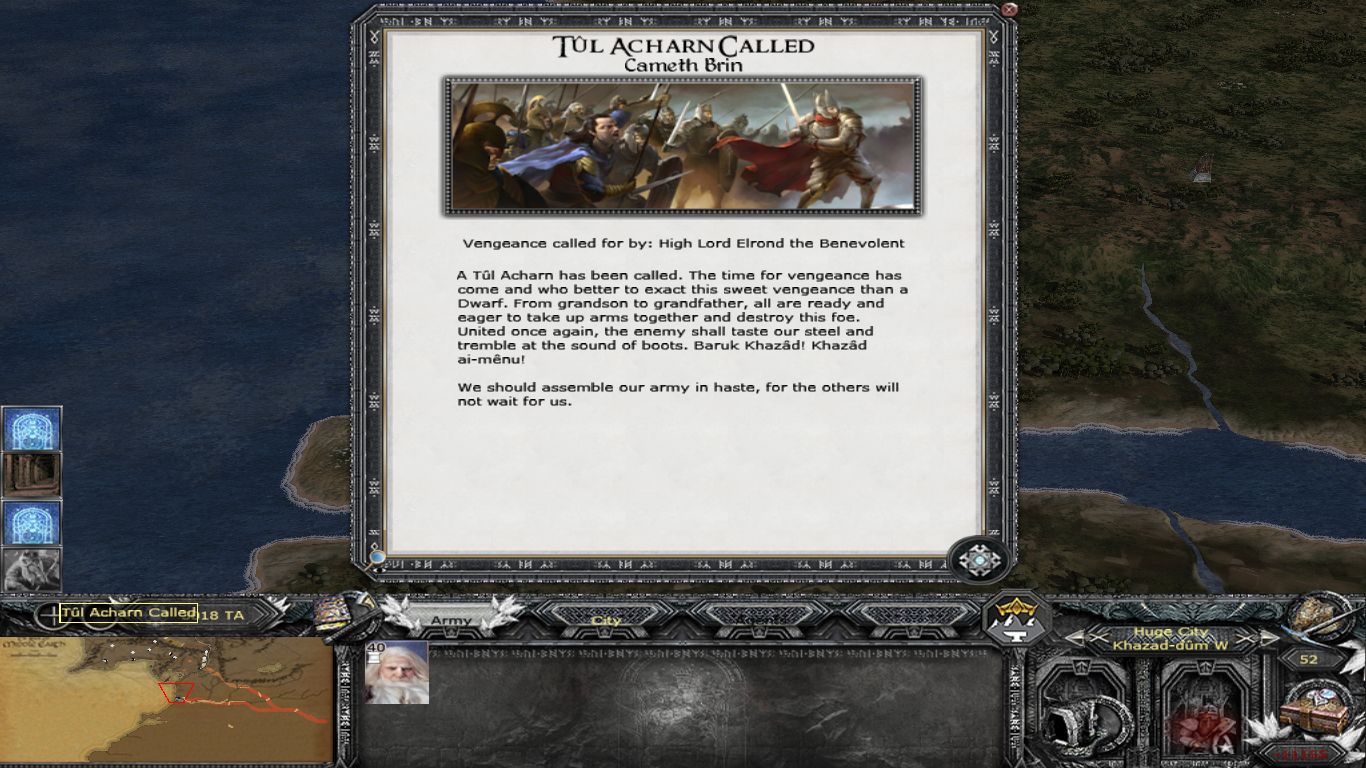This screenshot has width=1366, height=768.
Task: Select the tunnel corridor event notification
Action: [32, 475]
